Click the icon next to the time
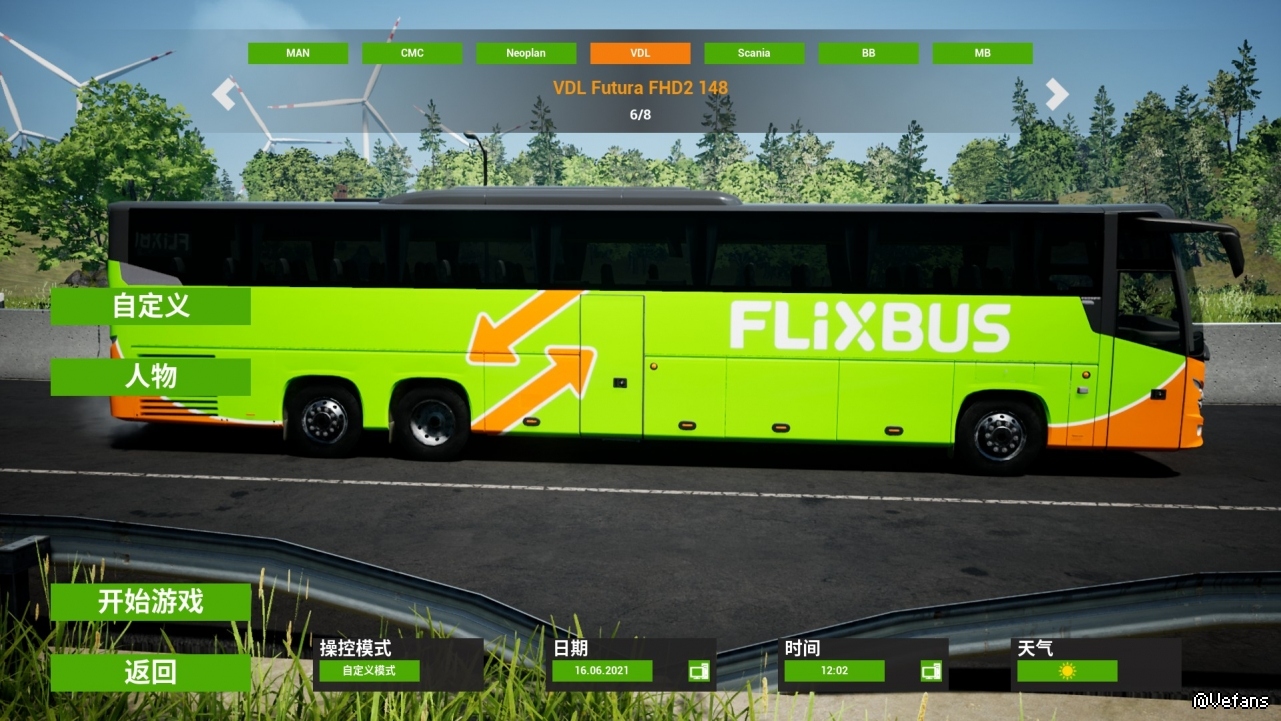Image resolution: width=1281 pixels, height=721 pixels. (x=931, y=671)
